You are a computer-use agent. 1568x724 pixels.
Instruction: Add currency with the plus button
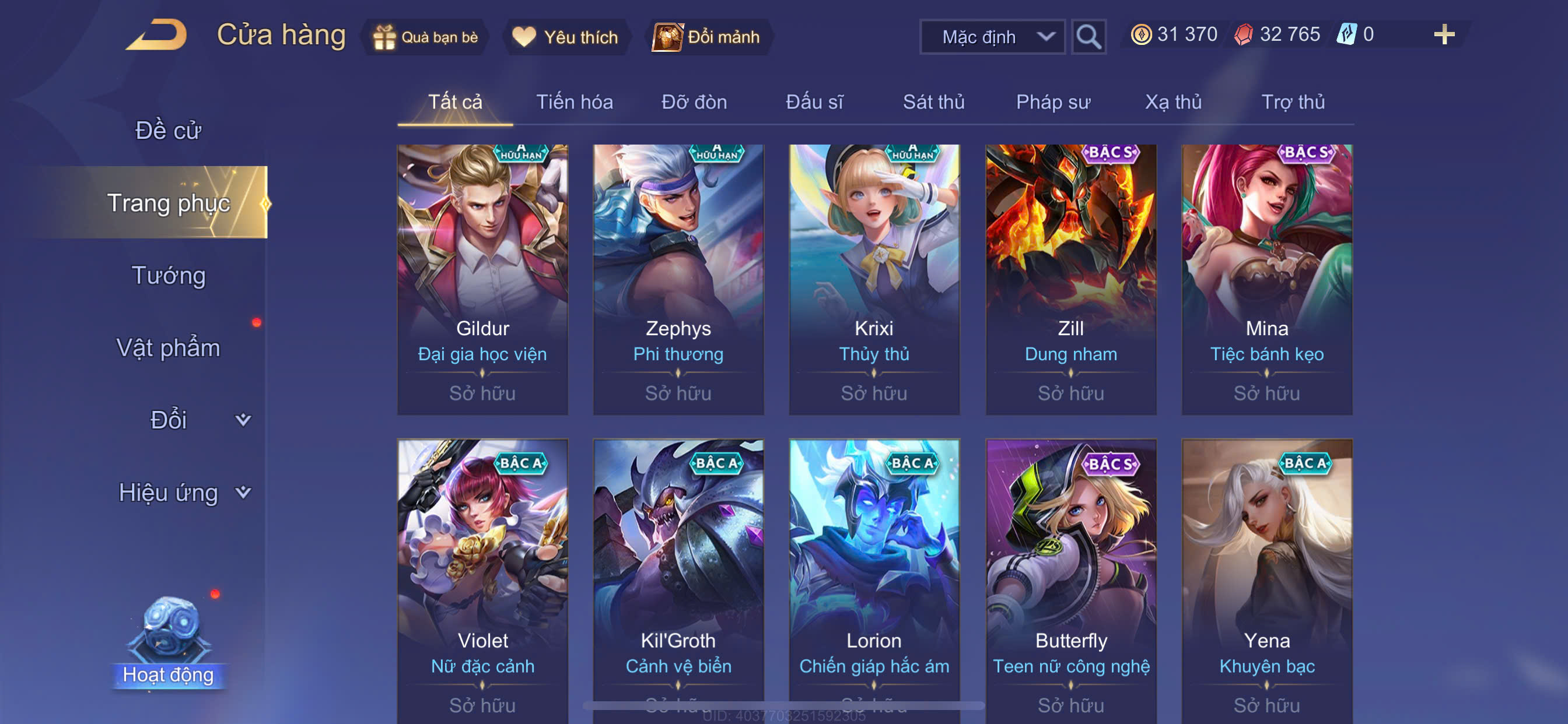coord(1444,34)
